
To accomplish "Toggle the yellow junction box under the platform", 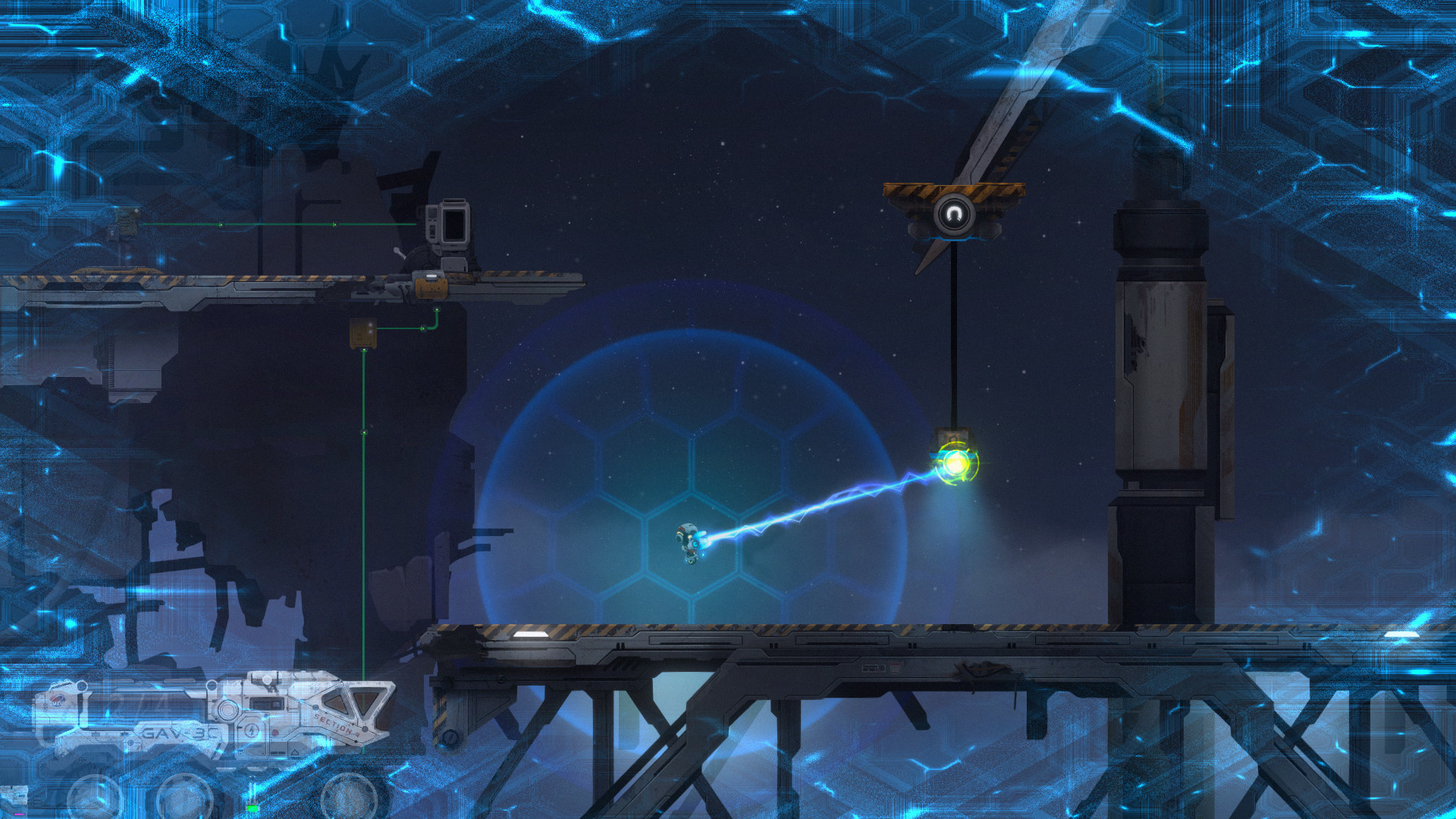I will pos(363,334).
